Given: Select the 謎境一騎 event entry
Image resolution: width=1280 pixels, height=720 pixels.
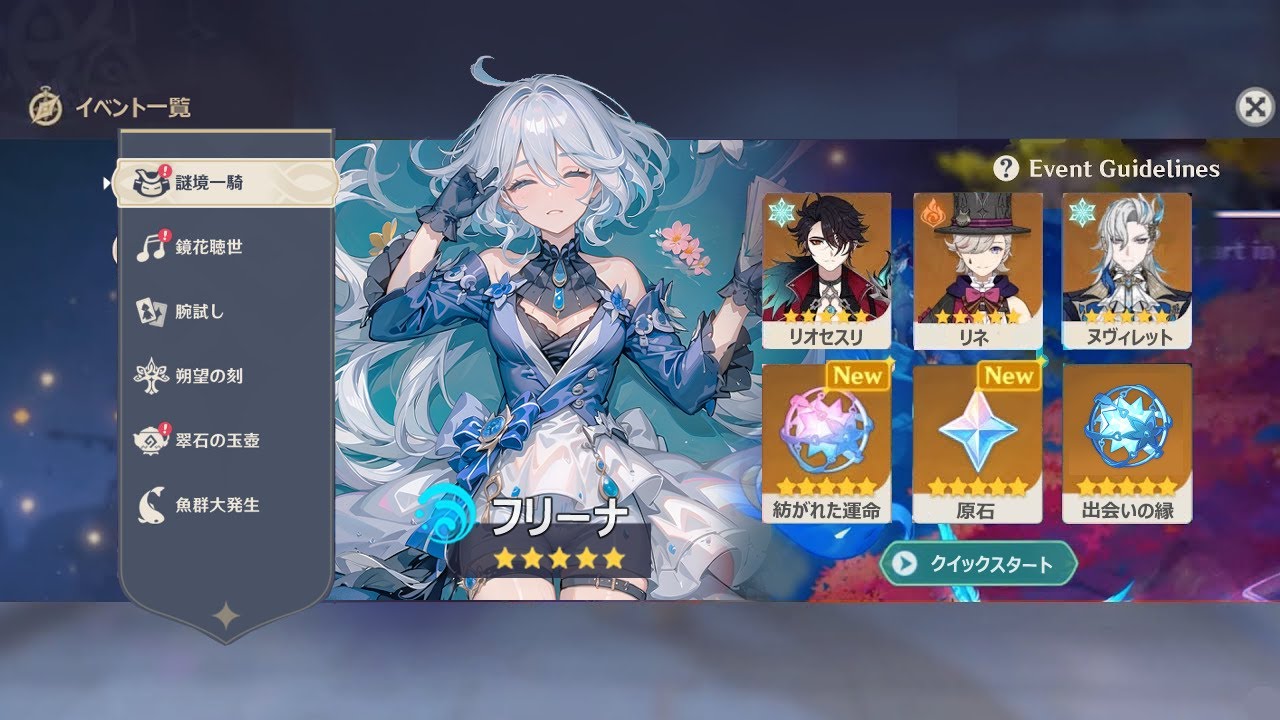Looking at the screenshot, I should tap(225, 182).
